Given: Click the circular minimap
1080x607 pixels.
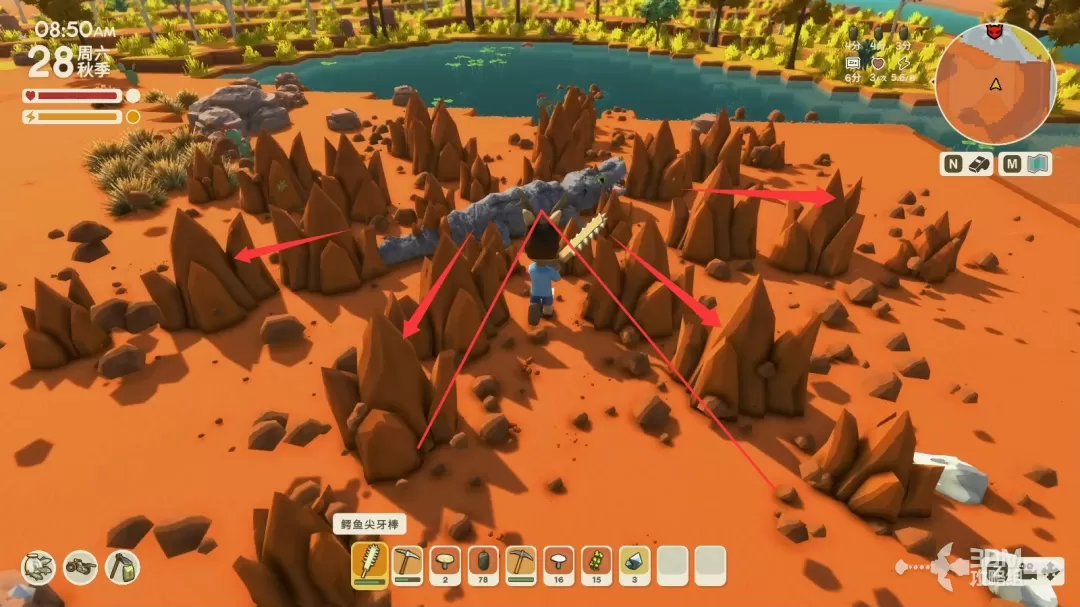Looking at the screenshot, I should (x=996, y=85).
